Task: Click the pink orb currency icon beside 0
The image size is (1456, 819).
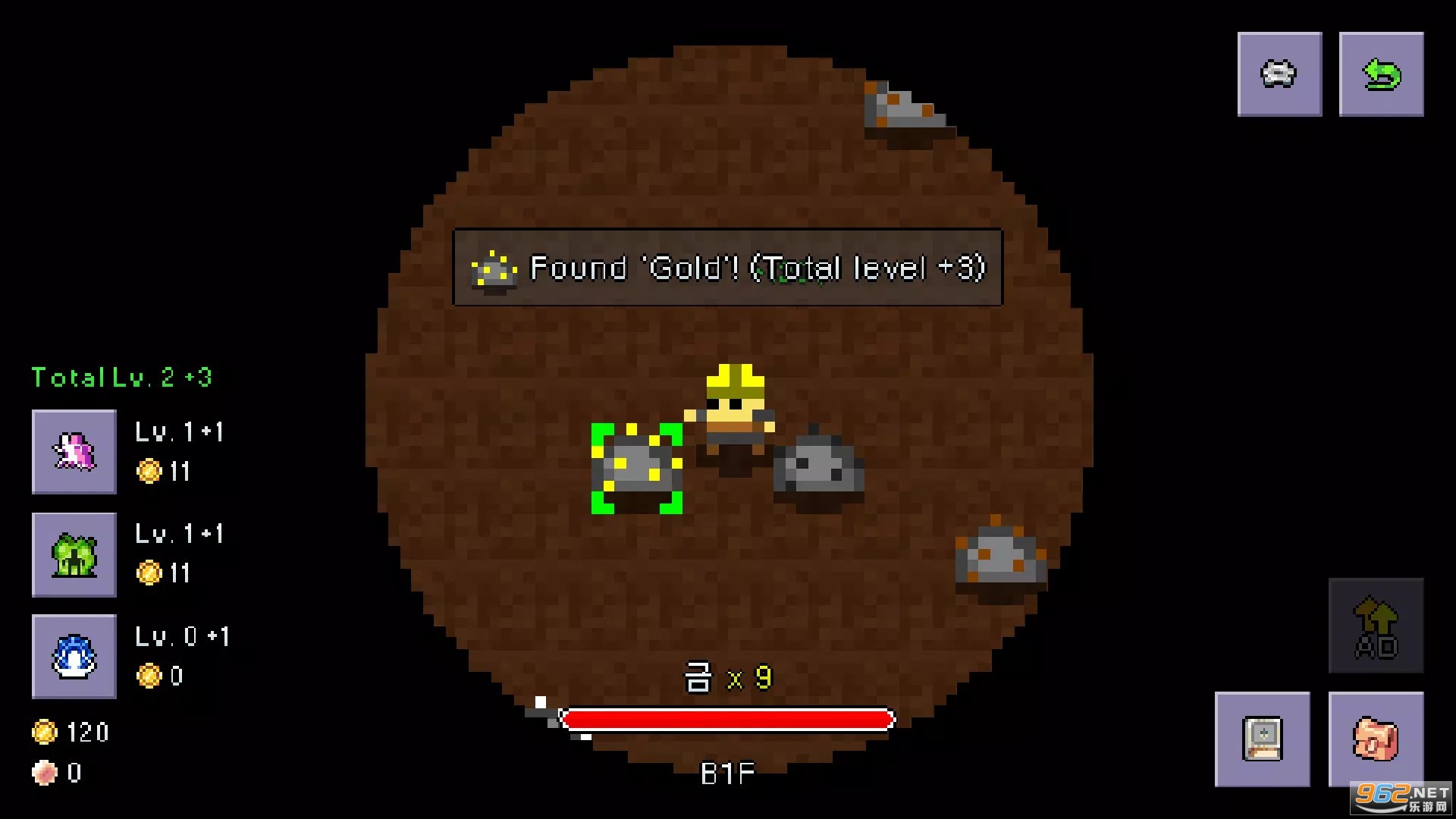Action: tap(46, 773)
